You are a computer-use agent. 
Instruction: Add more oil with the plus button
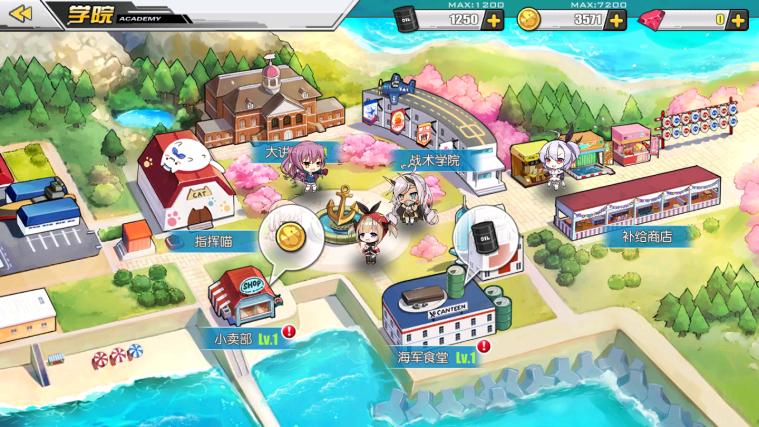(493, 20)
